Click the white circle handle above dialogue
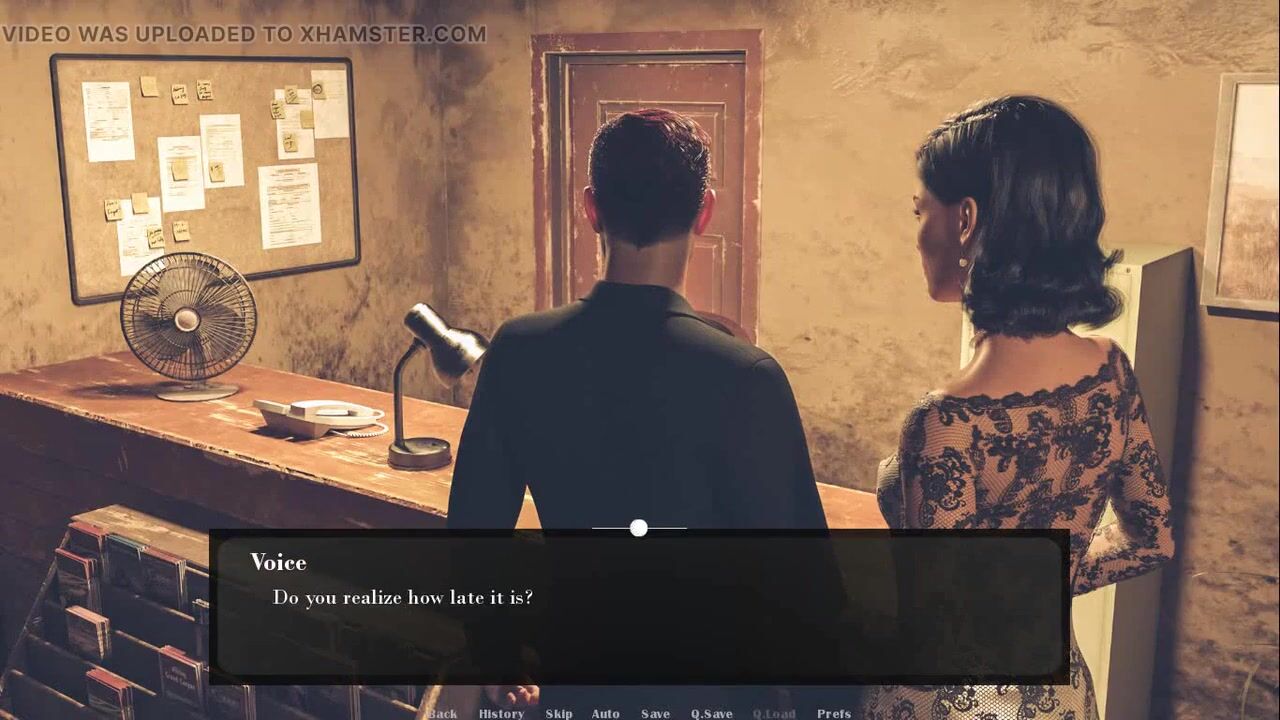The image size is (1280, 720). (639, 528)
